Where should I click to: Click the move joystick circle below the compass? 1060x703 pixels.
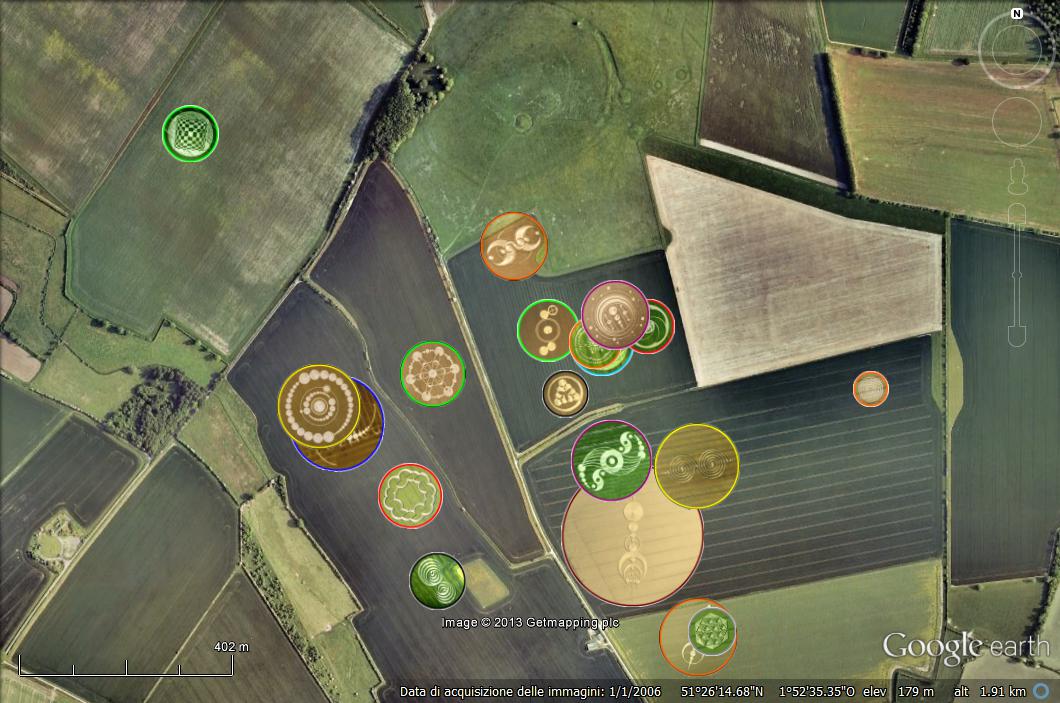point(1016,122)
